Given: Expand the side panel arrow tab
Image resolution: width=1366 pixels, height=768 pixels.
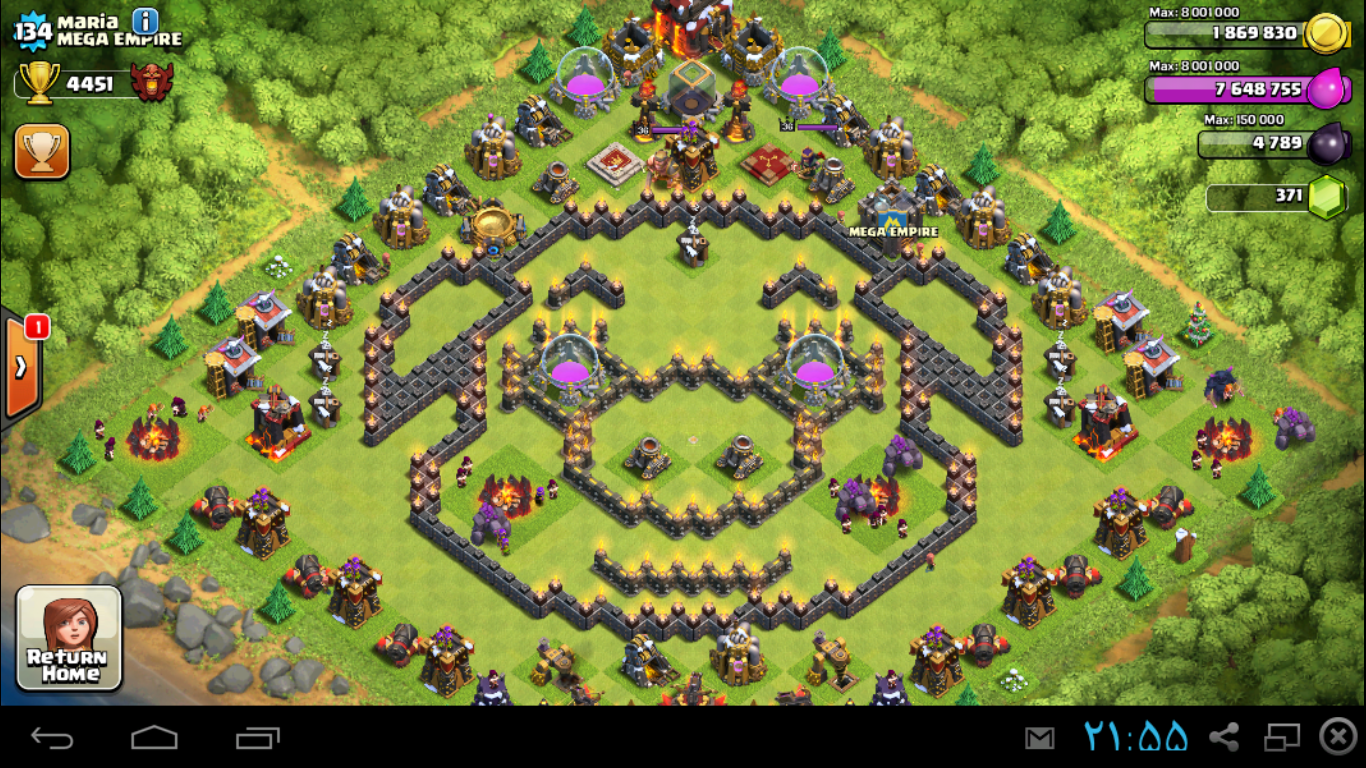Looking at the screenshot, I should click(21, 367).
